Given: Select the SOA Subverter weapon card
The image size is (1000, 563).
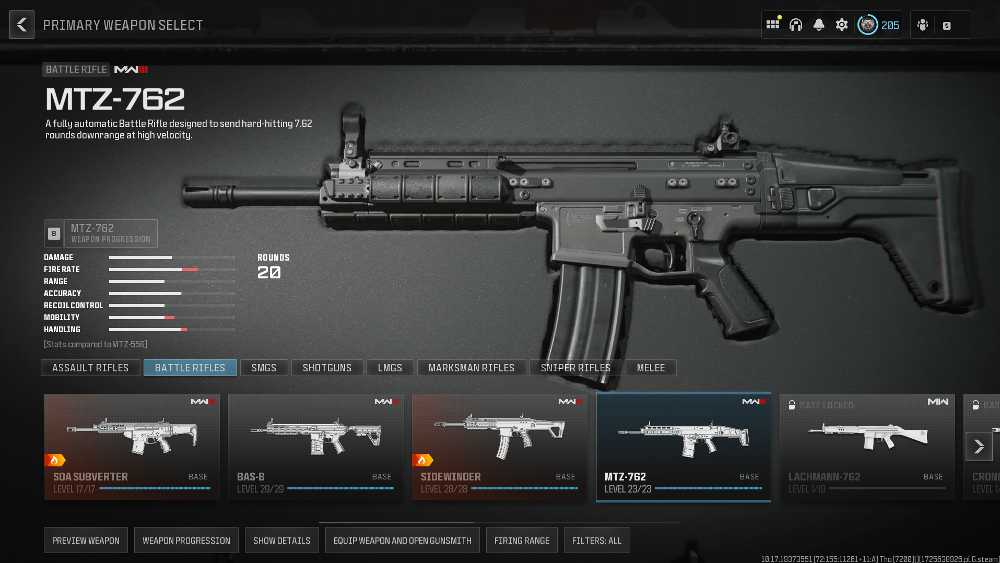Looking at the screenshot, I should pyautogui.click(x=132, y=446).
